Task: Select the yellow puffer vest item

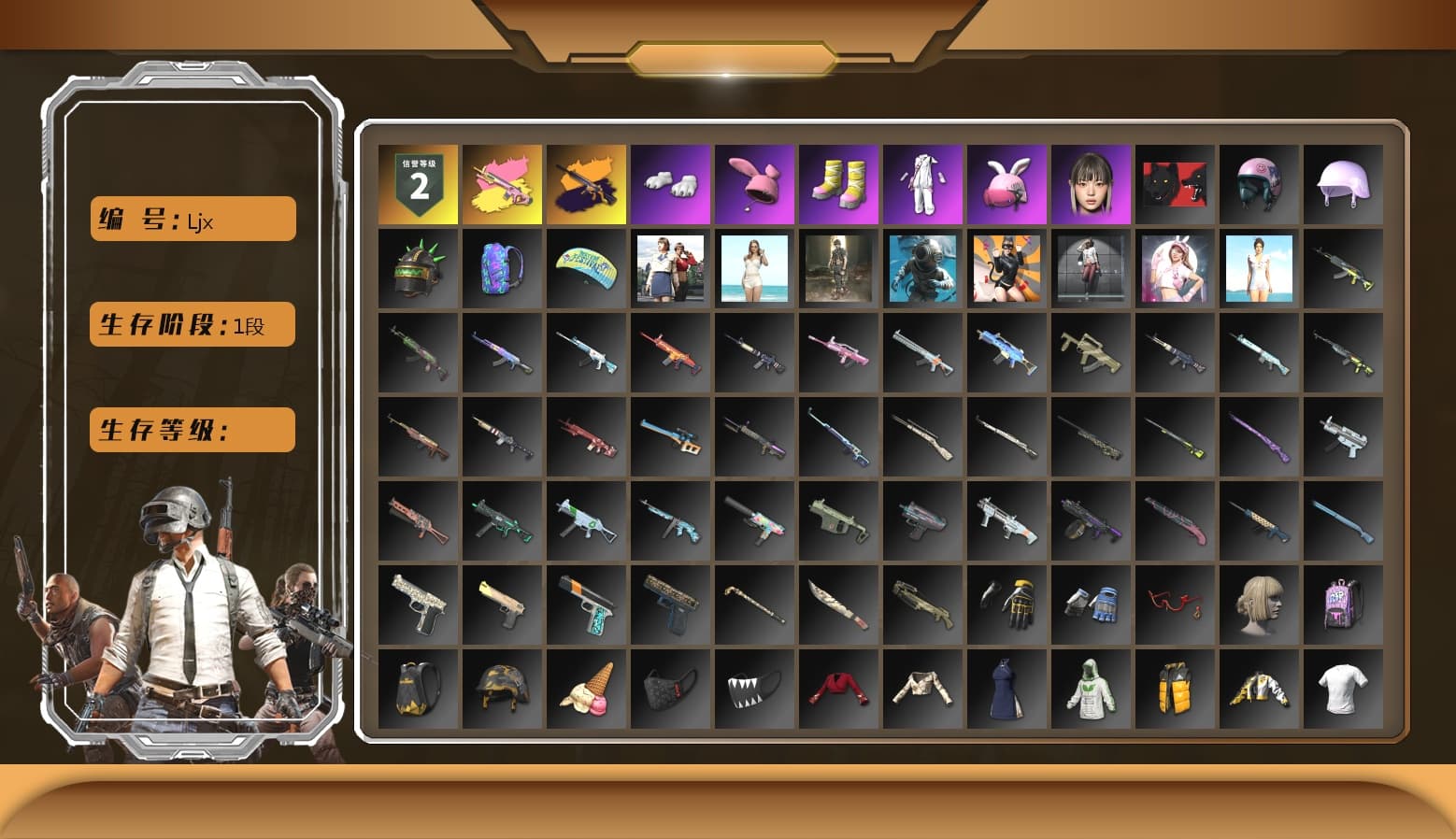Action: tap(1175, 690)
